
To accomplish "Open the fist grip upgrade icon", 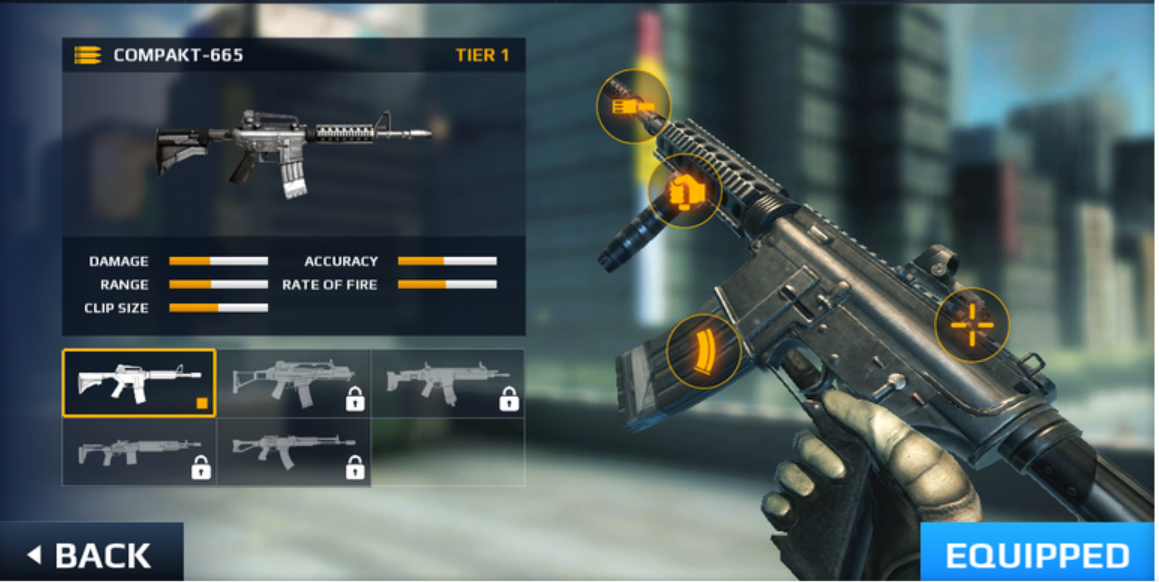I will (x=685, y=190).
